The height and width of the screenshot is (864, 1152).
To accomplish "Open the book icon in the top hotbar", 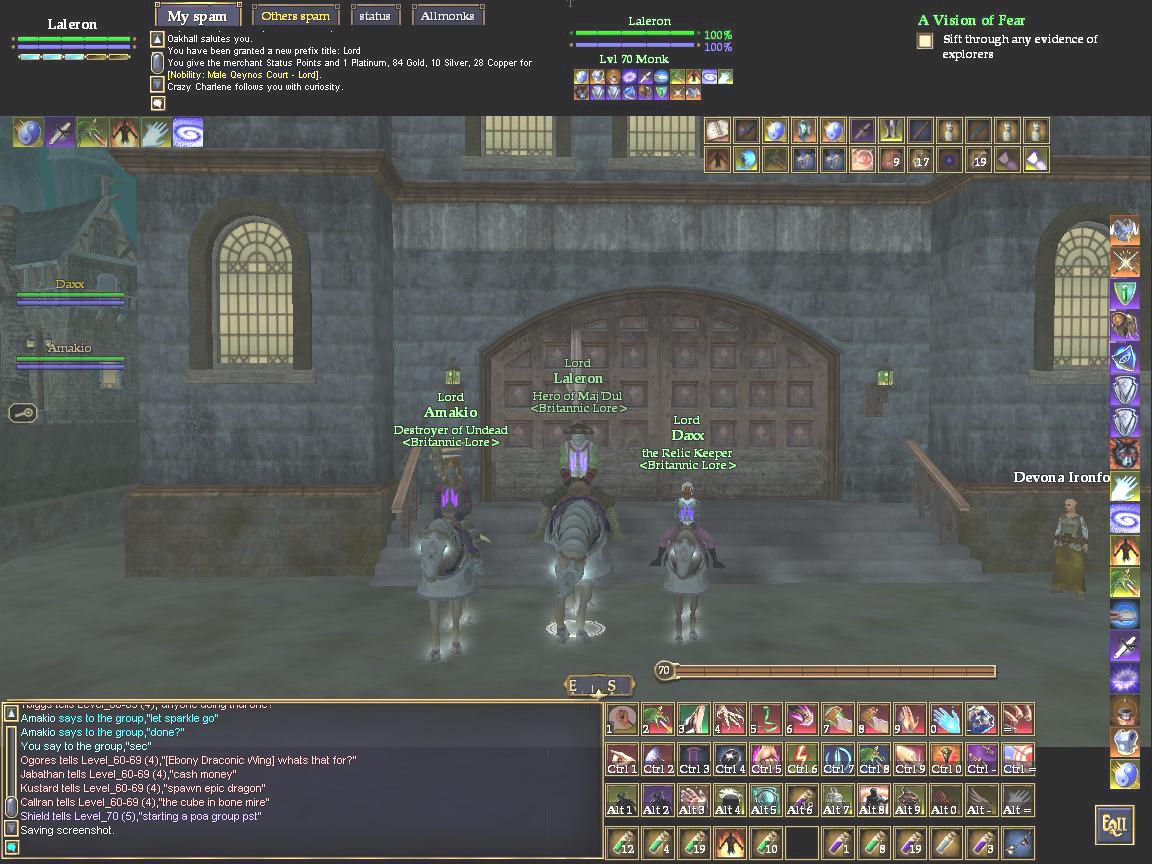I will (x=717, y=131).
